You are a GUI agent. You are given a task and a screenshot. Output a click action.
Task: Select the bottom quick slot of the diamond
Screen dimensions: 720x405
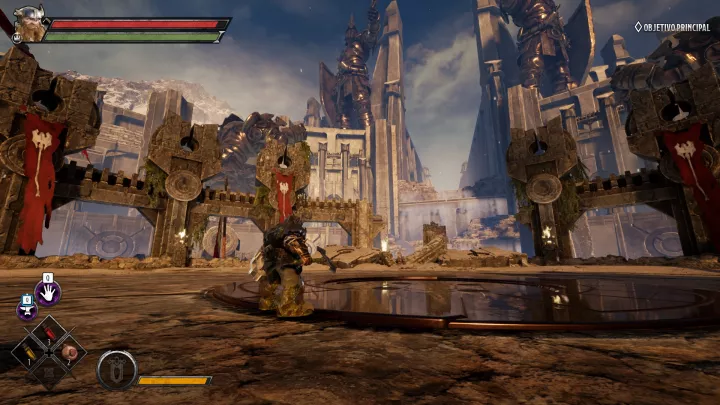click(x=48, y=371)
